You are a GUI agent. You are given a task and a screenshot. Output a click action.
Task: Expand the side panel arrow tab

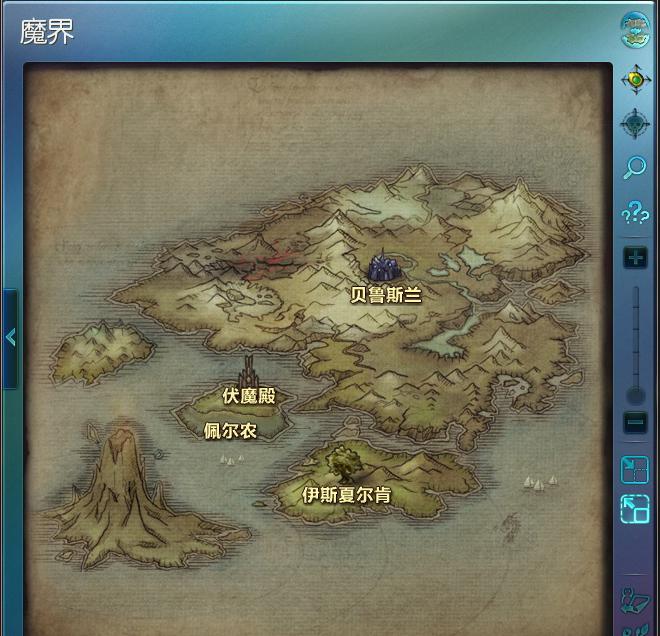(10, 338)
